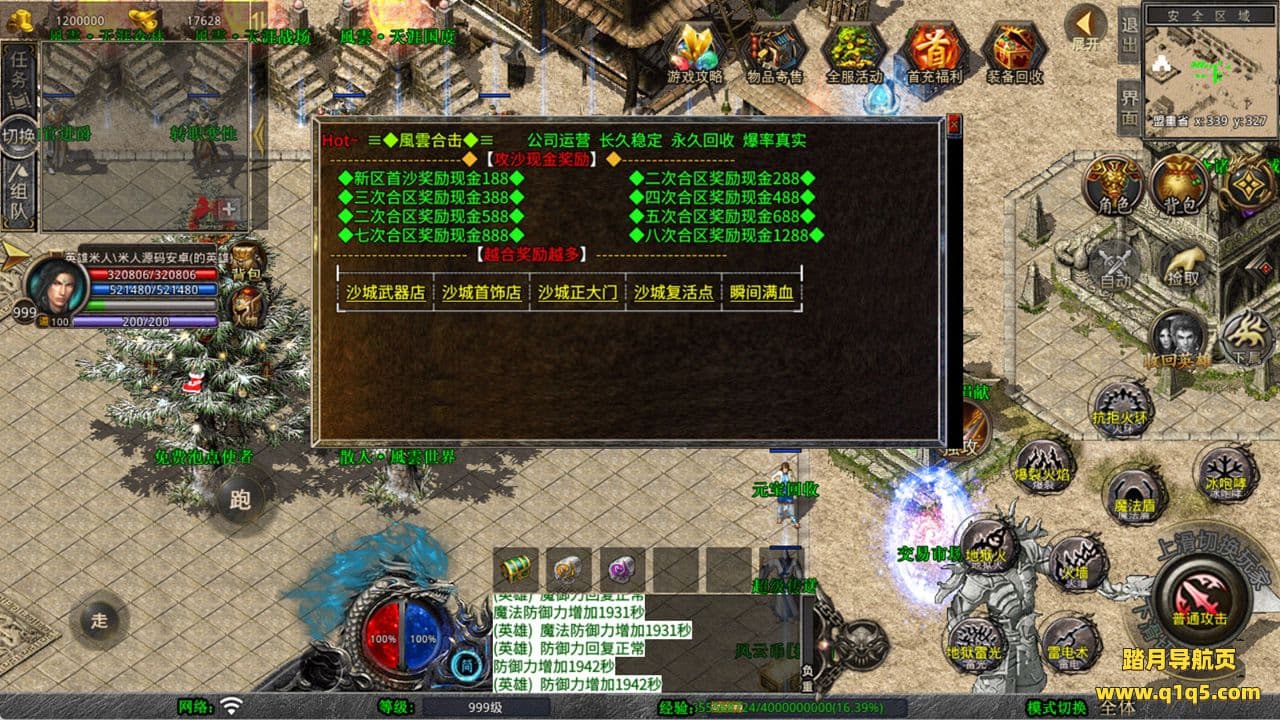Image resolution: width=1280 pixels, height=720 pixels.
Task: Choose the 沙城首饰店 link
Action: 481,293
